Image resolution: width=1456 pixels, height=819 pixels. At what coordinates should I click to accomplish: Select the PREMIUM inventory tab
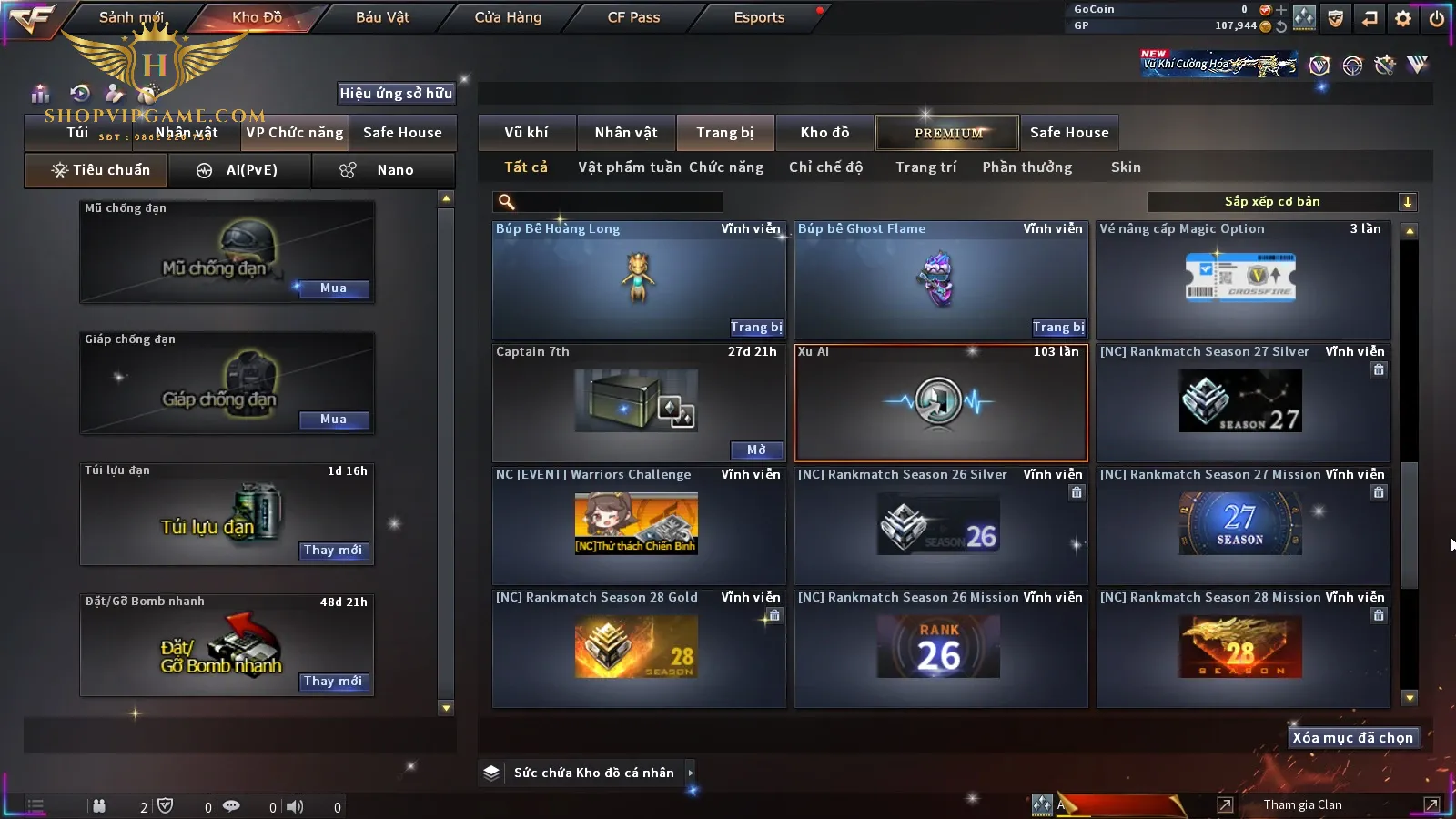coord(947,133)
